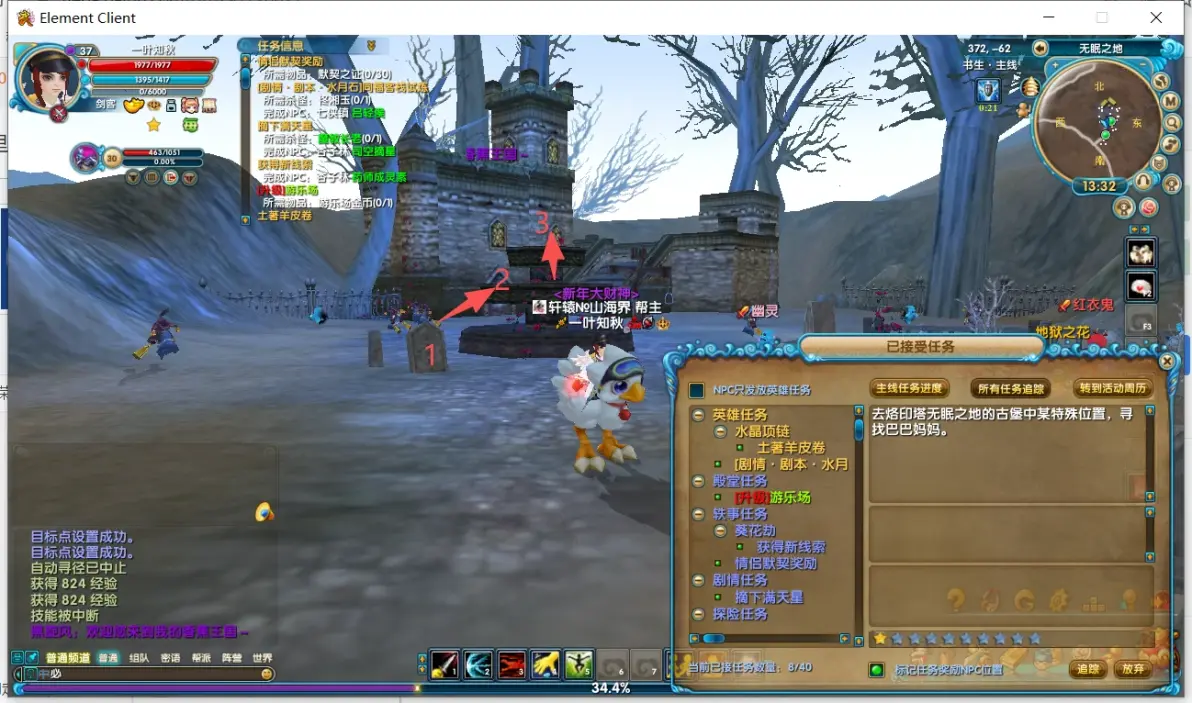The height and width of the screenshot is (703, 1192).
Task: Choose the 游乐场 quest in the list
Action: (783, 497)
